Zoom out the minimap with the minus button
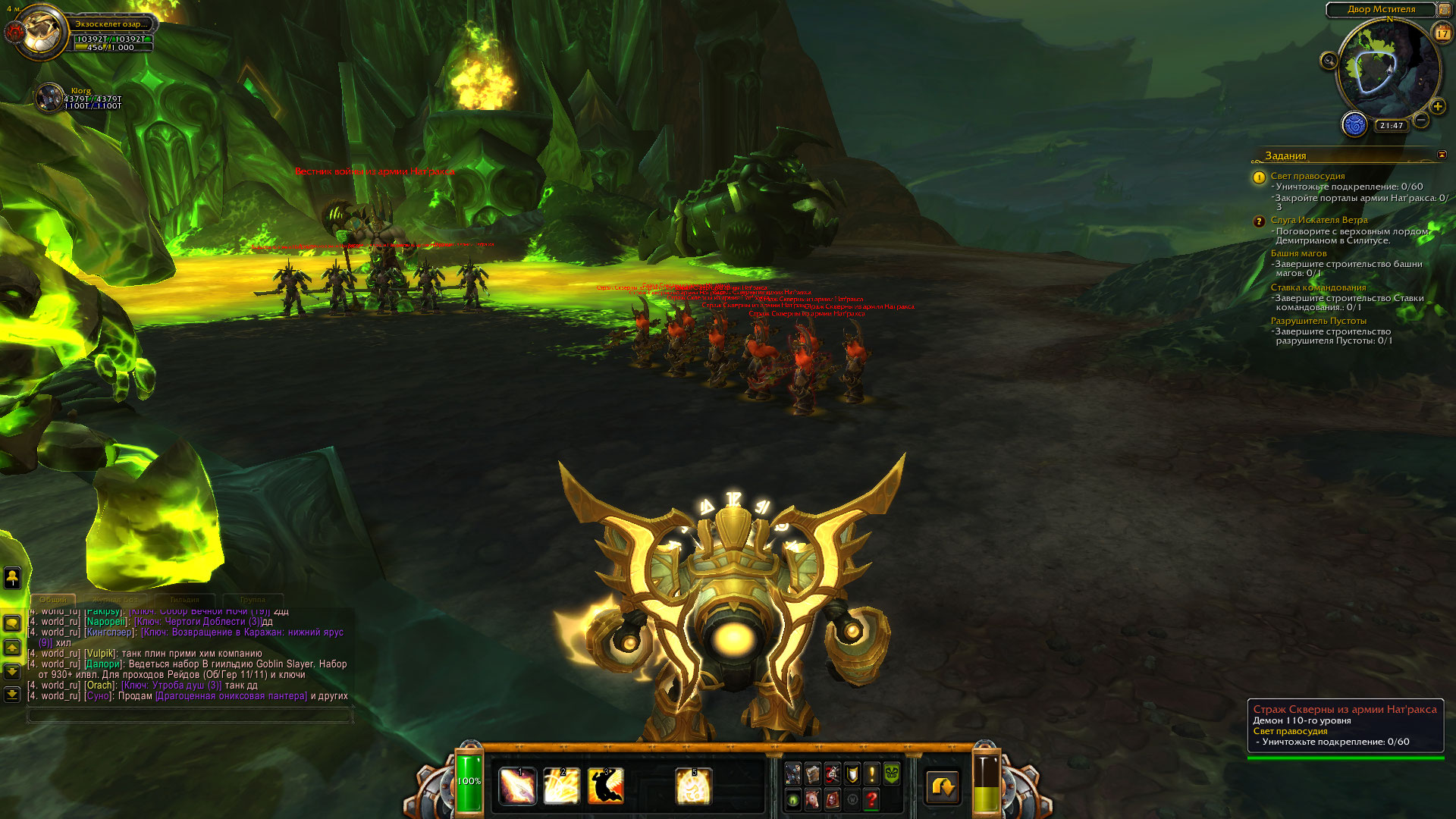The height and width of the screenshot is (819, 1456). pos(1421,120)
